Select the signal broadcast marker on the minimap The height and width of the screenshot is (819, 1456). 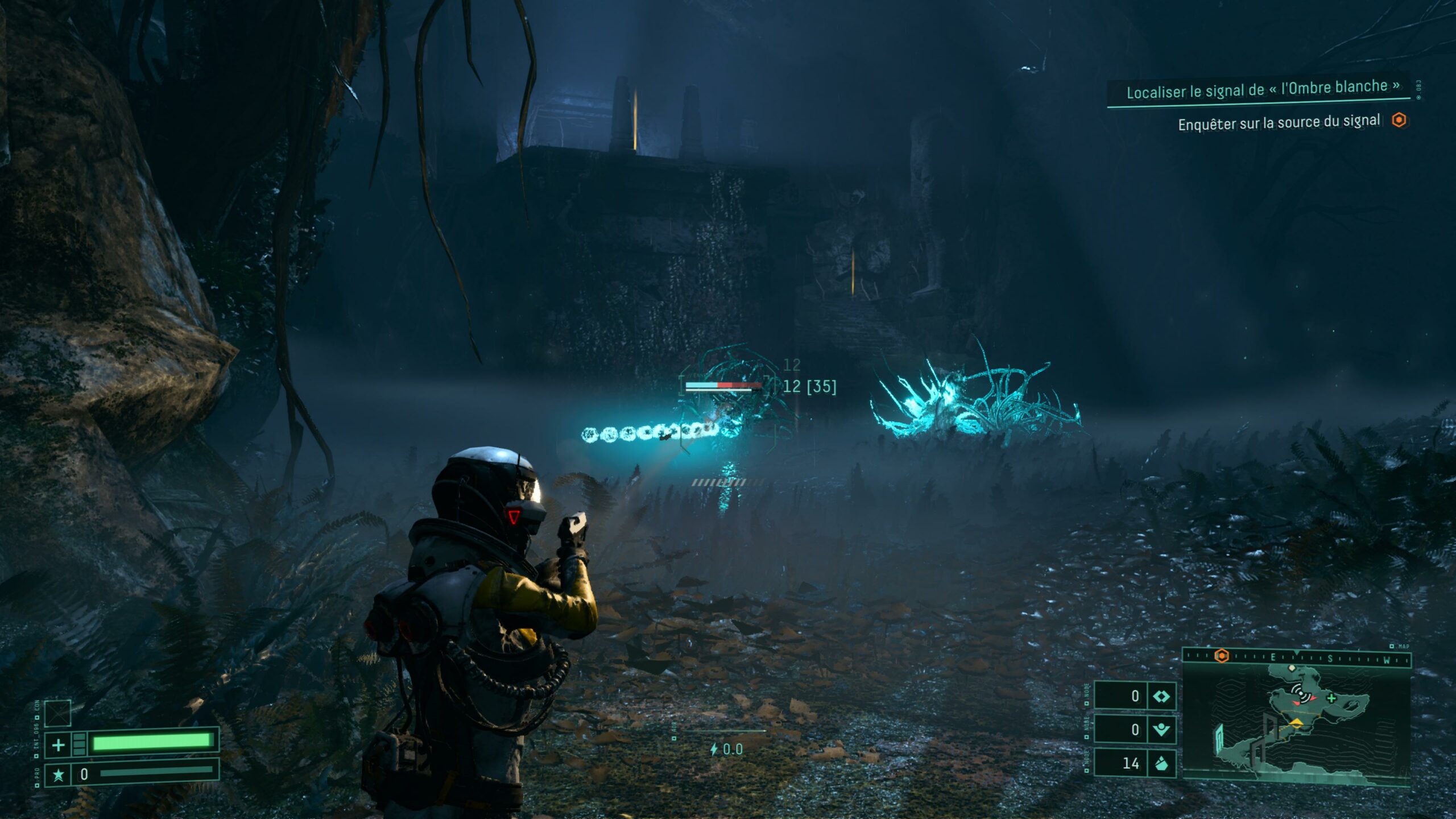pos(1300,692)
